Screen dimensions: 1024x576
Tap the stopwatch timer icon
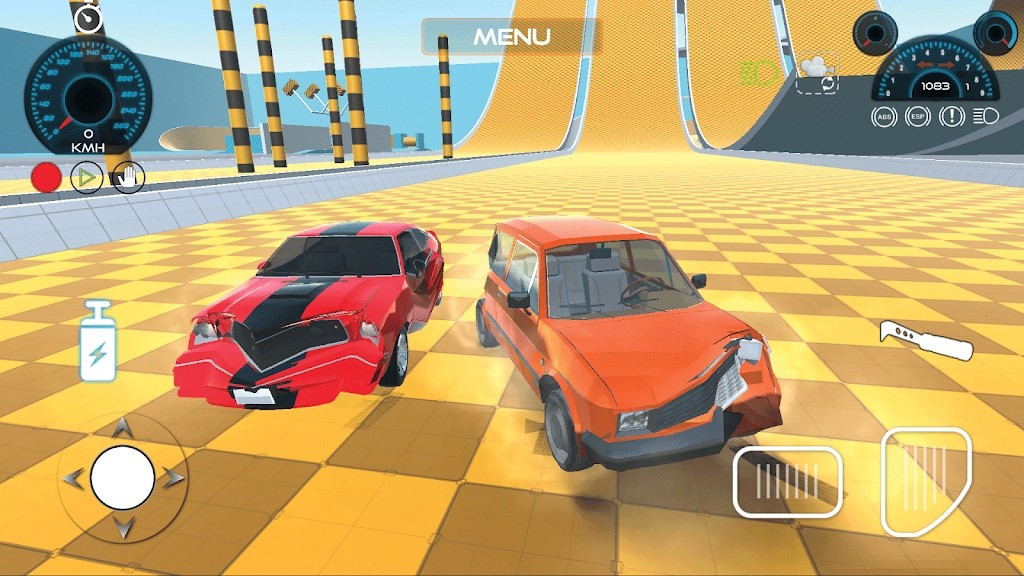pyautogui.click(x=90, y=17)
